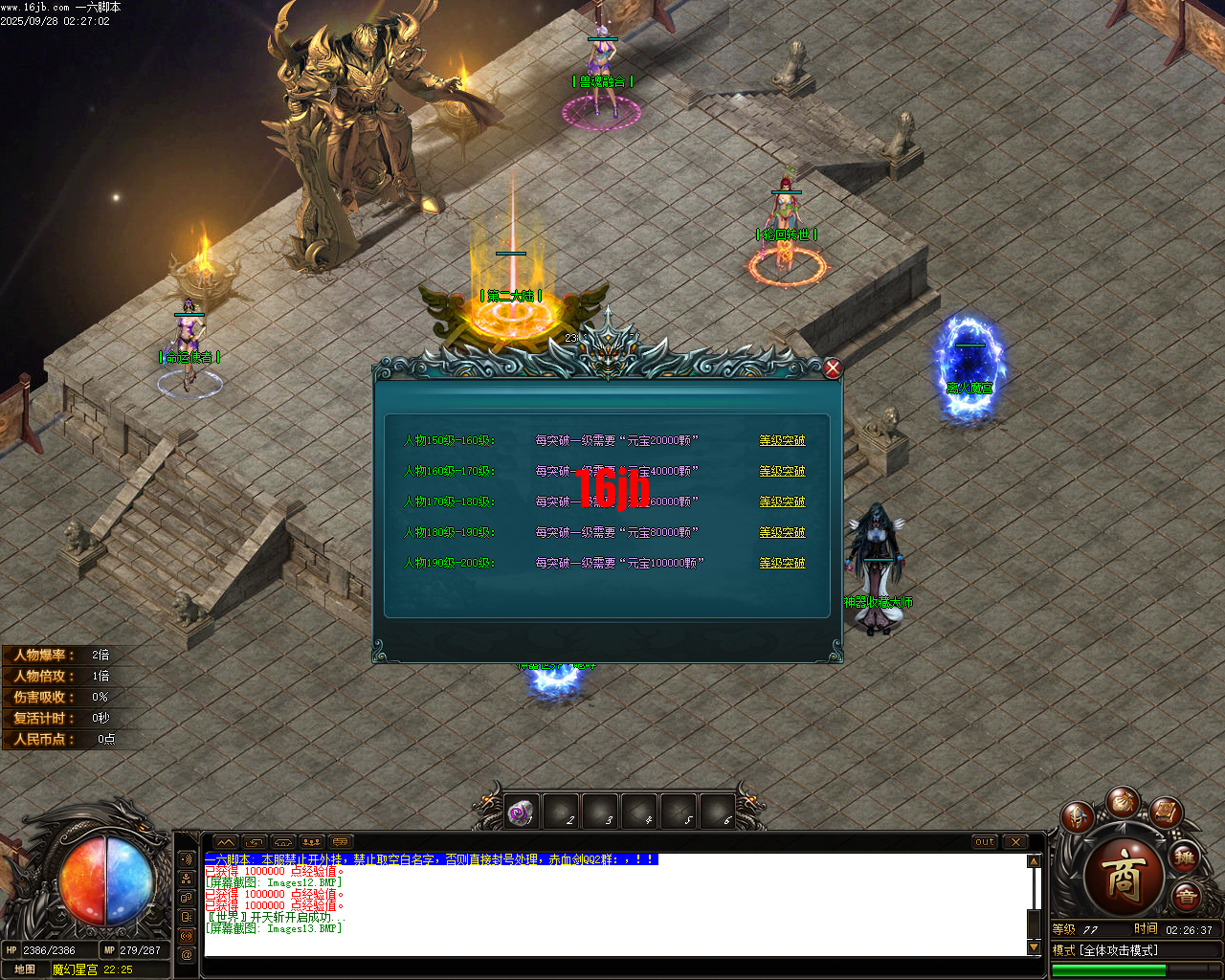This screenshot has height=980, width=1225.
Task: Expand chat window with double-arrow toolbar icon
Action: [226, 842]
